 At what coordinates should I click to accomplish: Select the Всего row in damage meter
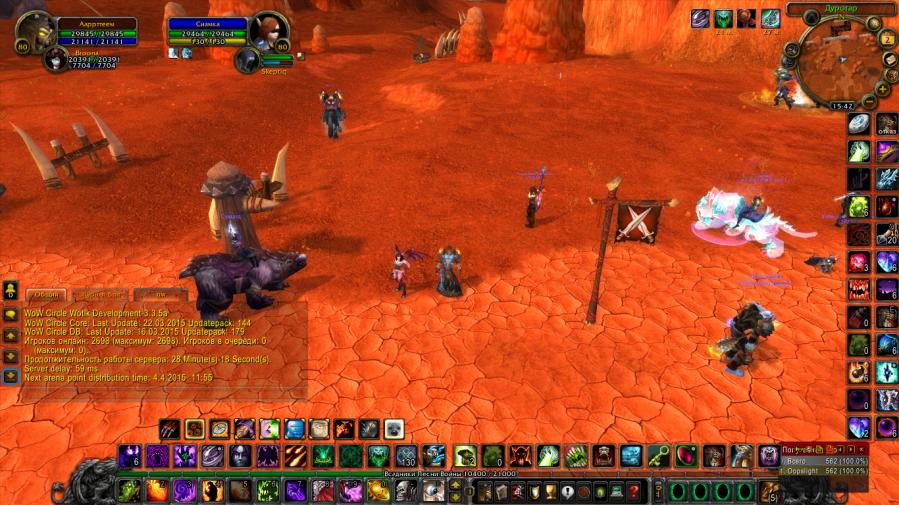point(822,459)
